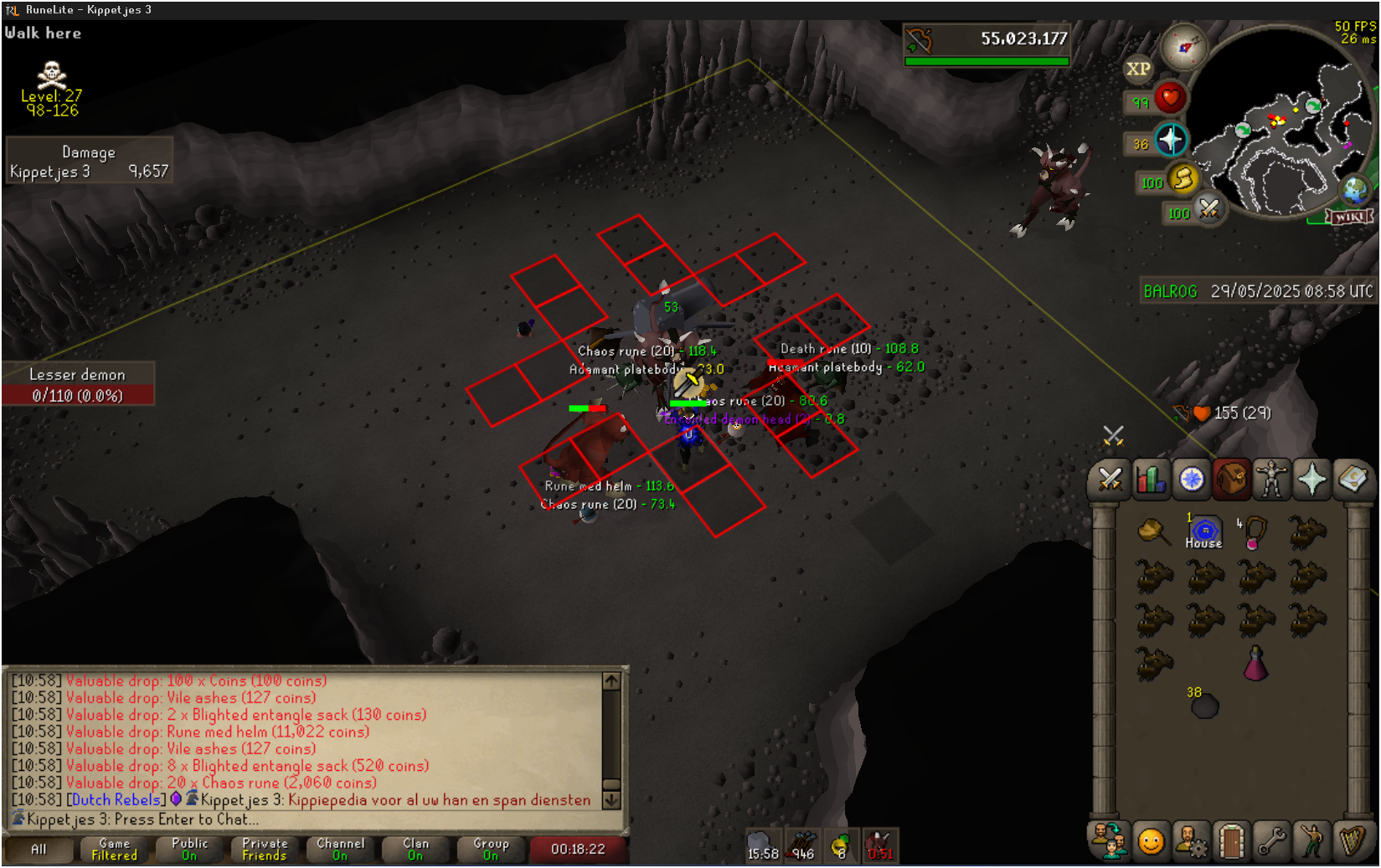Toggle run using the boot orb

click(x=1183, y=178)
